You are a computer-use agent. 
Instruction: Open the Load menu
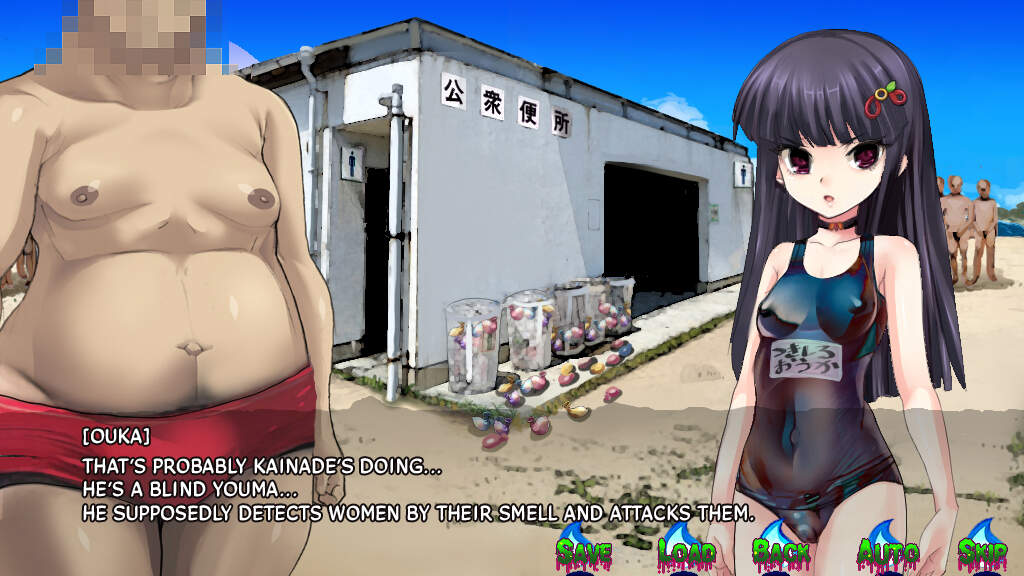click(x=686, y=551)
